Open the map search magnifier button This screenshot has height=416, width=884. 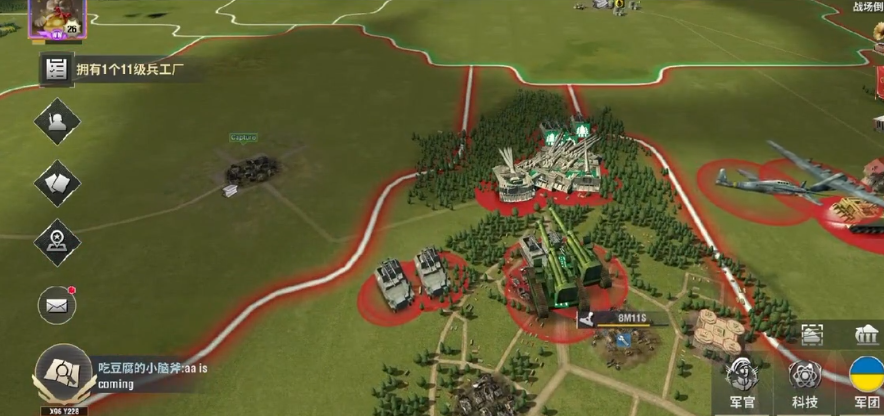58,373
